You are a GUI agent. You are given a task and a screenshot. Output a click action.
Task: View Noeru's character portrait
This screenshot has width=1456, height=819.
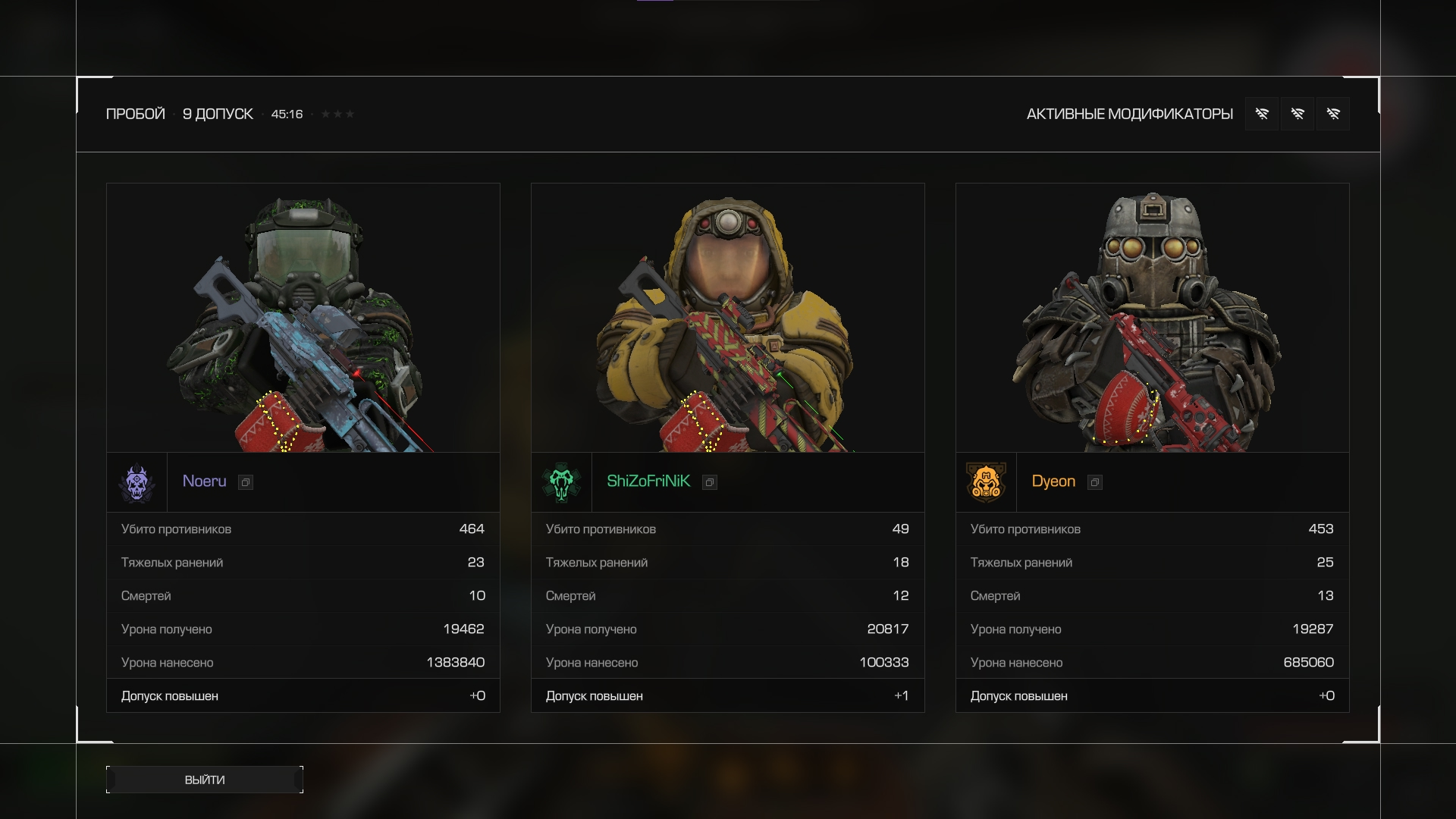point(303,318)
